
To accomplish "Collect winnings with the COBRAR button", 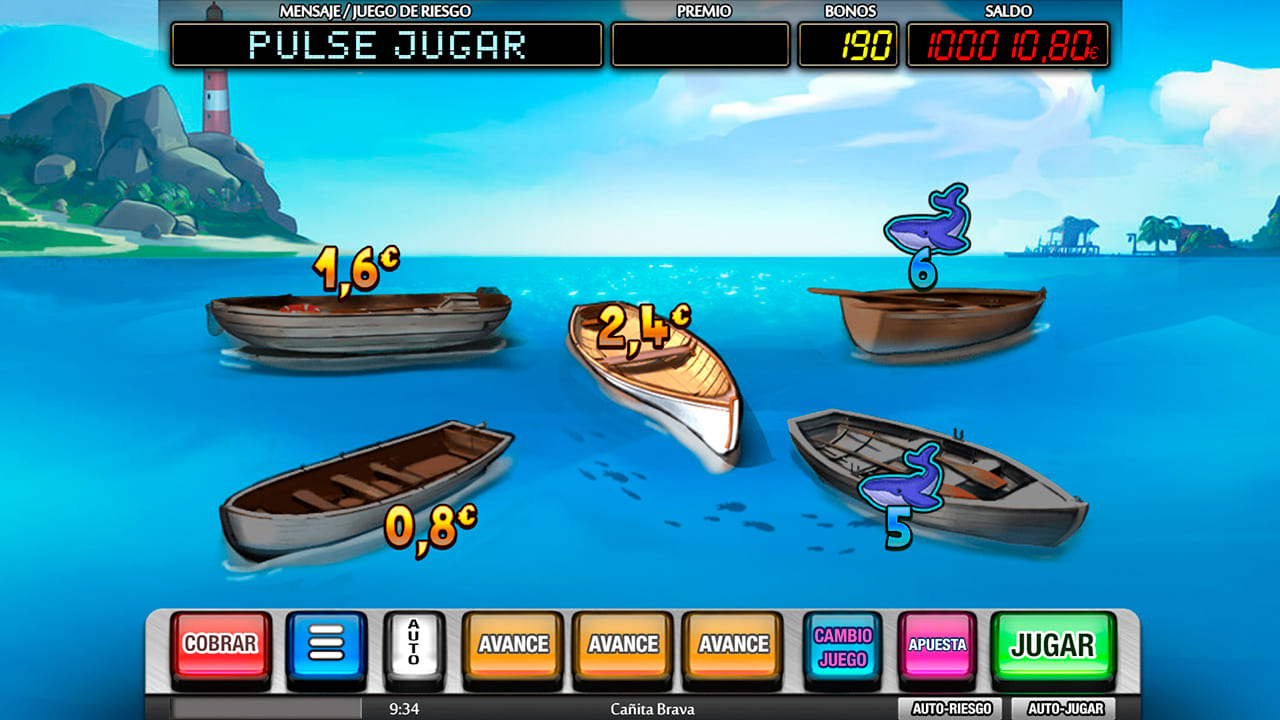I will click(x=220, y=645).
